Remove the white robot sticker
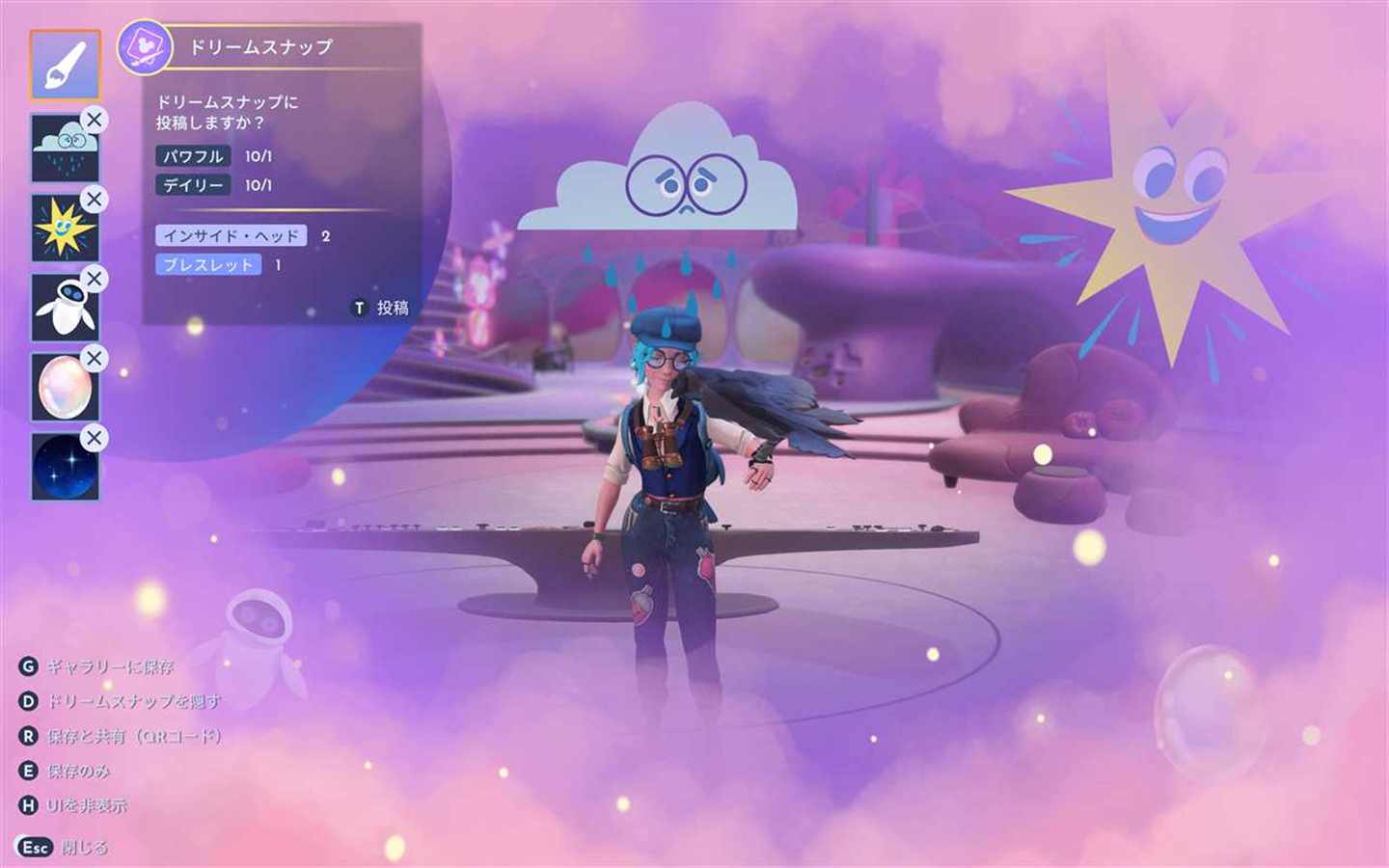Viewport: 1389px width, 868px height. click(x=94, y=279)
